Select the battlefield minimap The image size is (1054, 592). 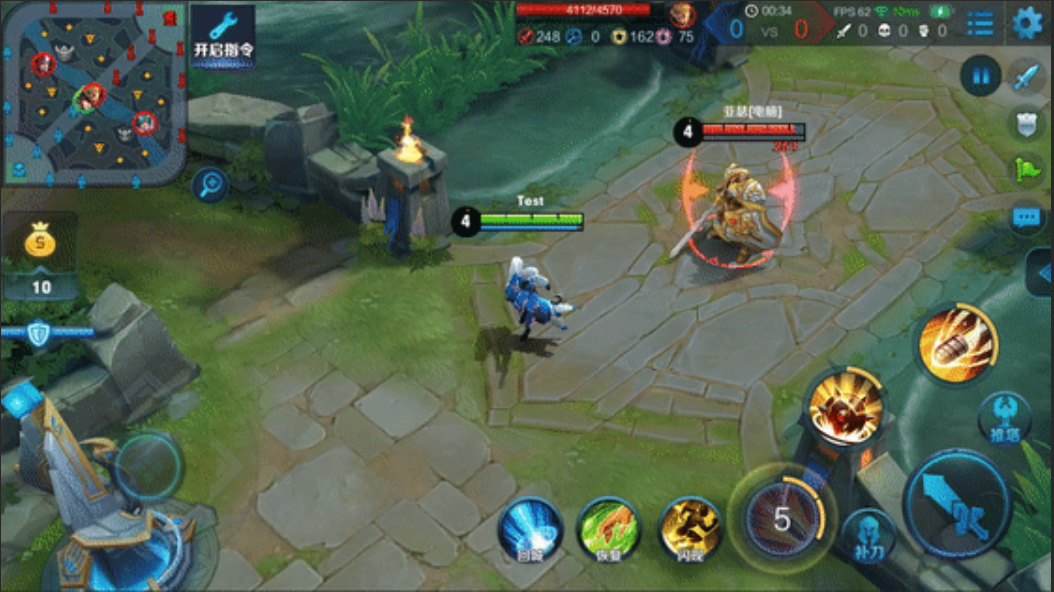tap(94, 93)
